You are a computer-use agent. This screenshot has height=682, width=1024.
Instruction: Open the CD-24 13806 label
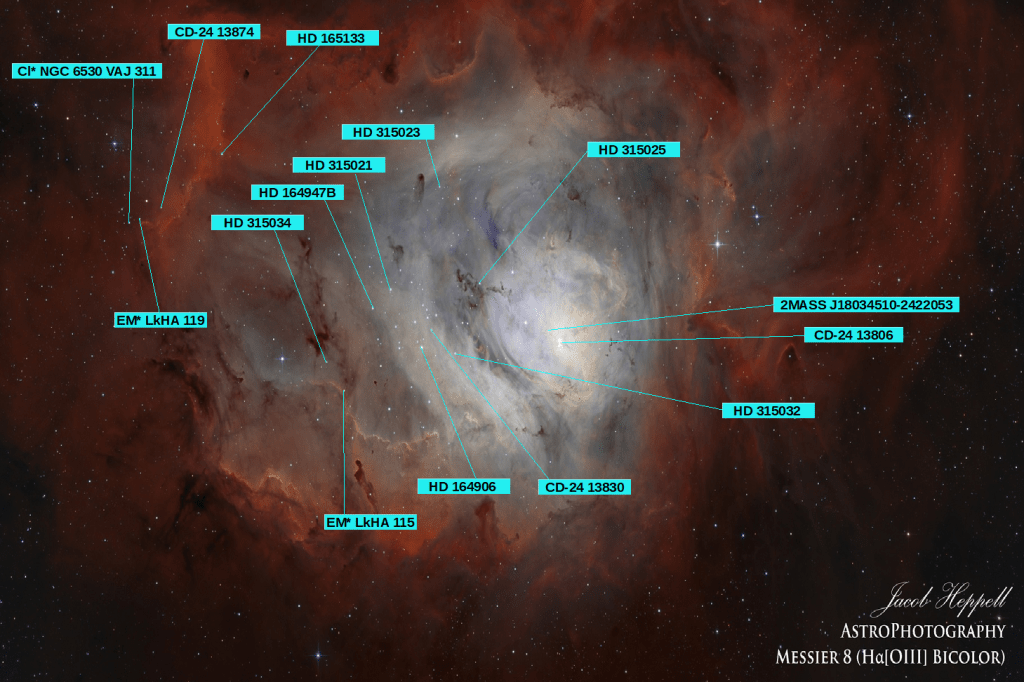coord(853,336)
